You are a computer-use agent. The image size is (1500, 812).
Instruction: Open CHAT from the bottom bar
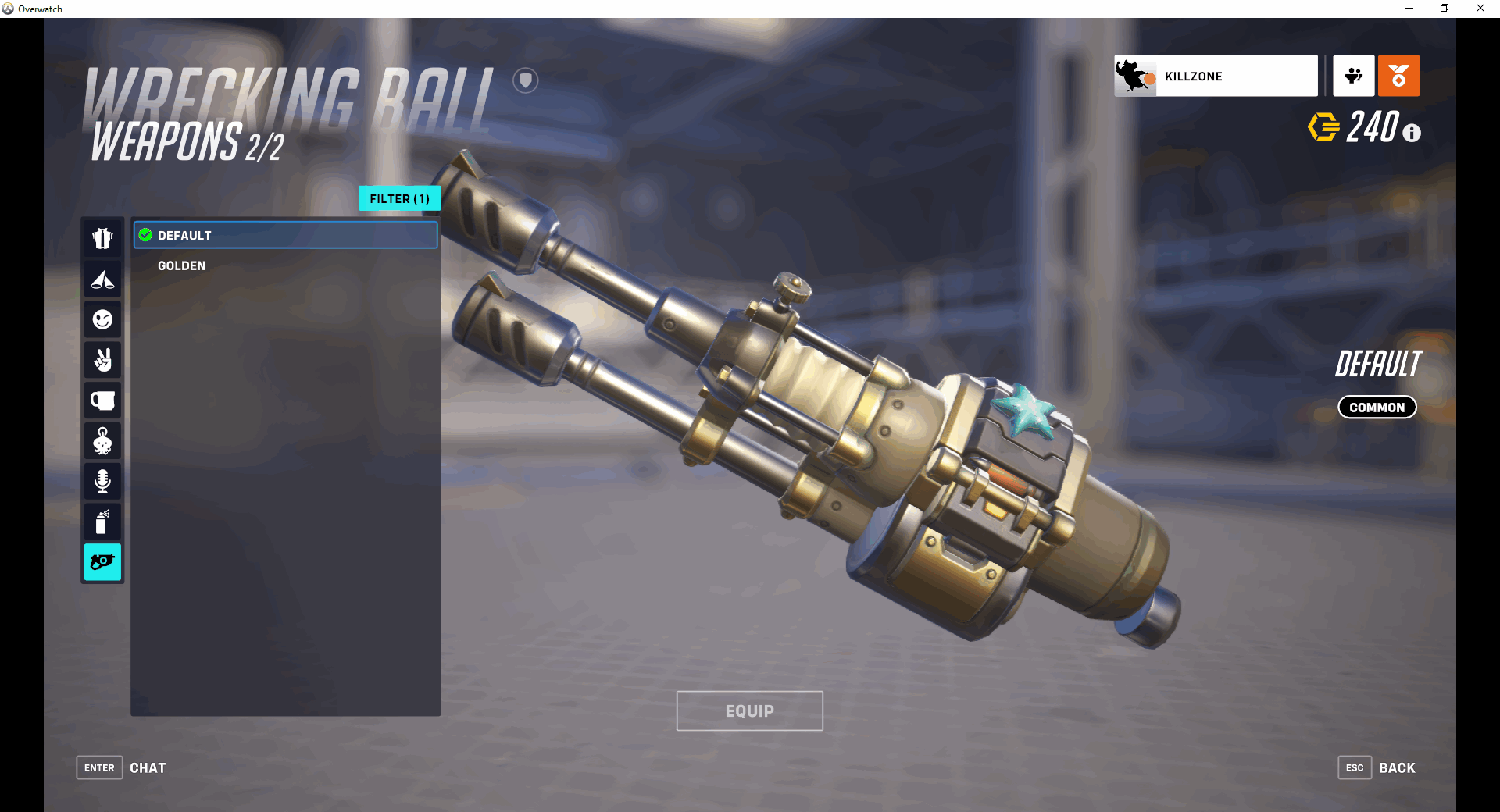click(x=148, y=767)
